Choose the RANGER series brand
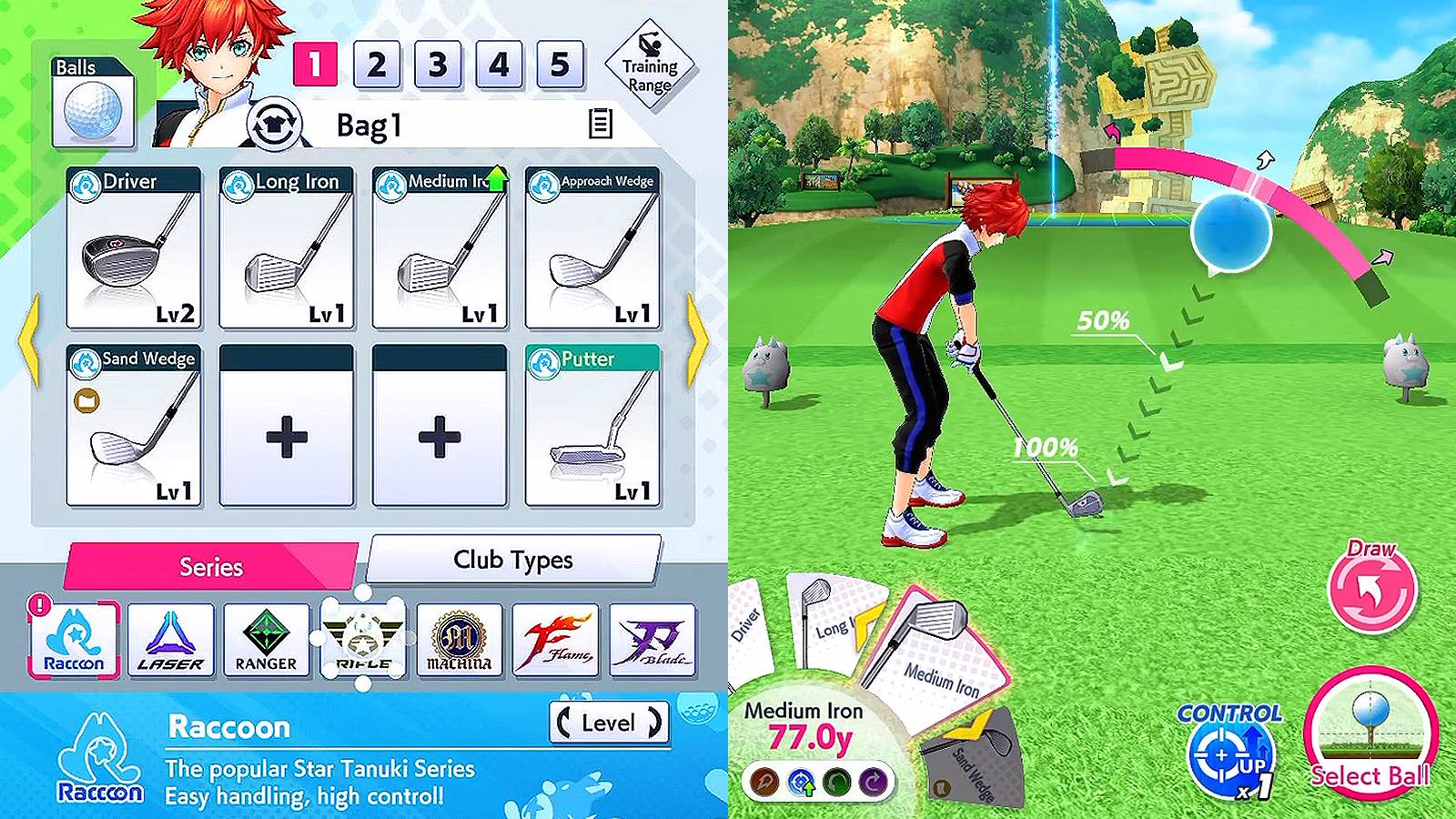The image size is (1456, 819). click(x=264, y=640)
